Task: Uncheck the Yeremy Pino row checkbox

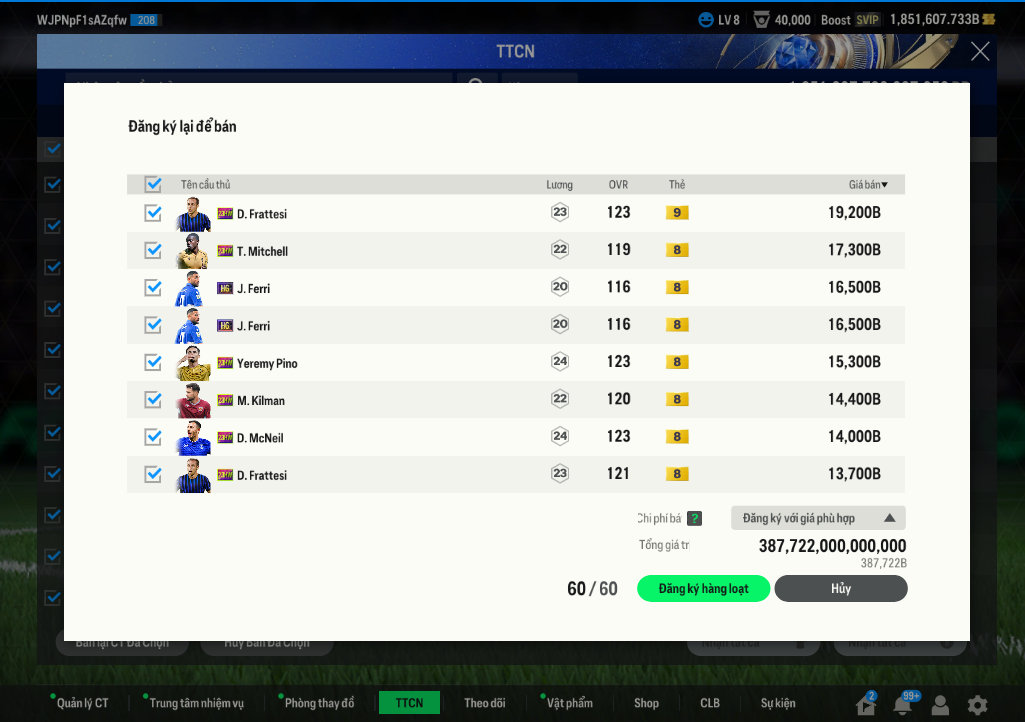Action: tap(153, 362)
